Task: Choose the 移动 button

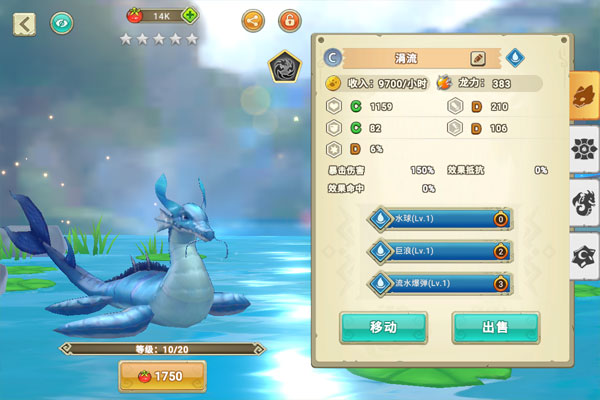Action: coord(383,327)
